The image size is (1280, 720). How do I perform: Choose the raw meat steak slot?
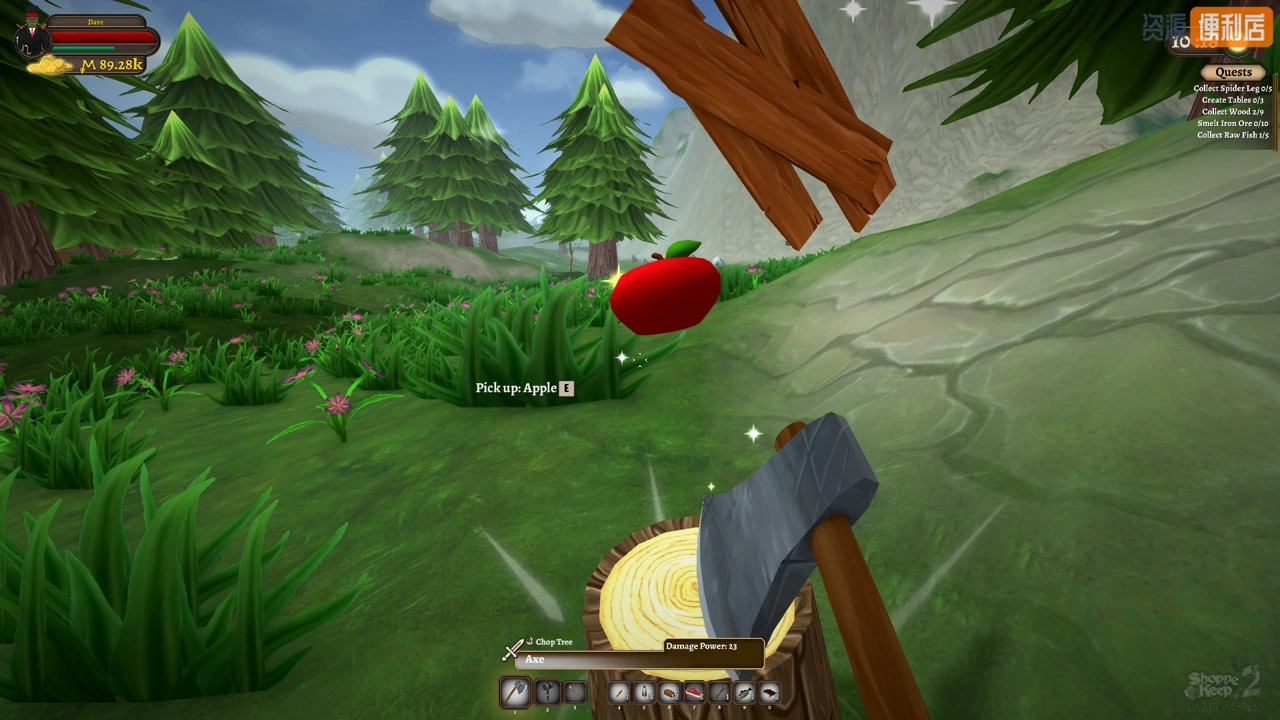click(695, 692)
